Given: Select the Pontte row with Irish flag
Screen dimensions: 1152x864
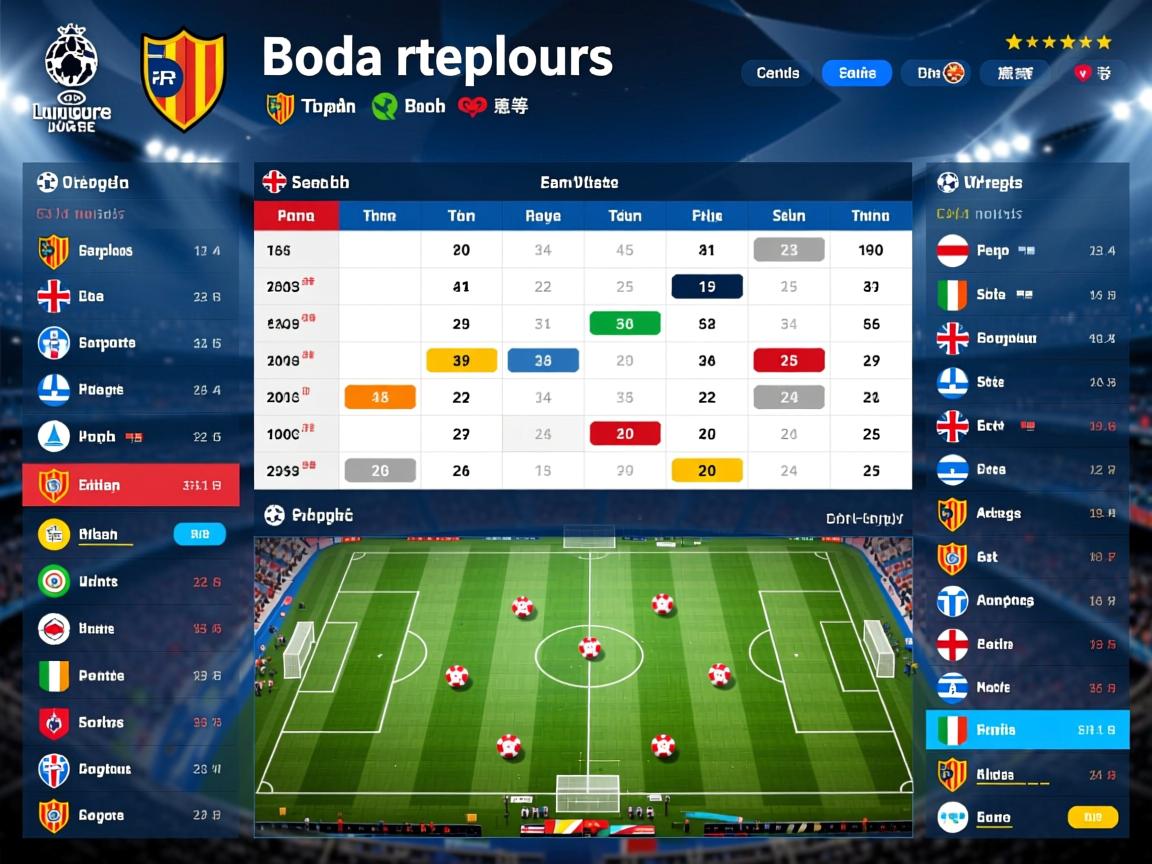Looking at the screenshot, I should [x=131, y=676].
